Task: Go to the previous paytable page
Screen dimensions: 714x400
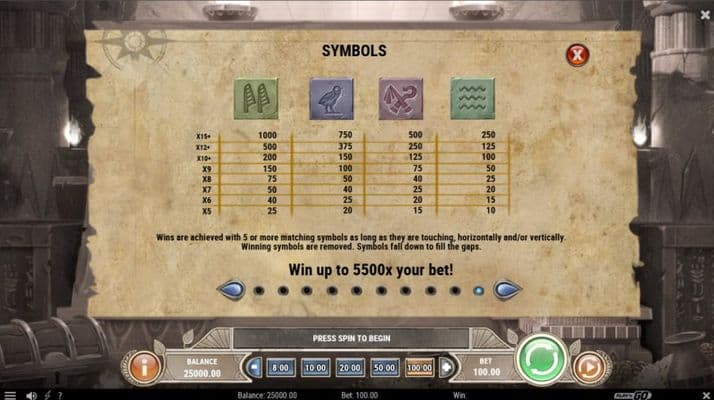Action: coord(231,290)
